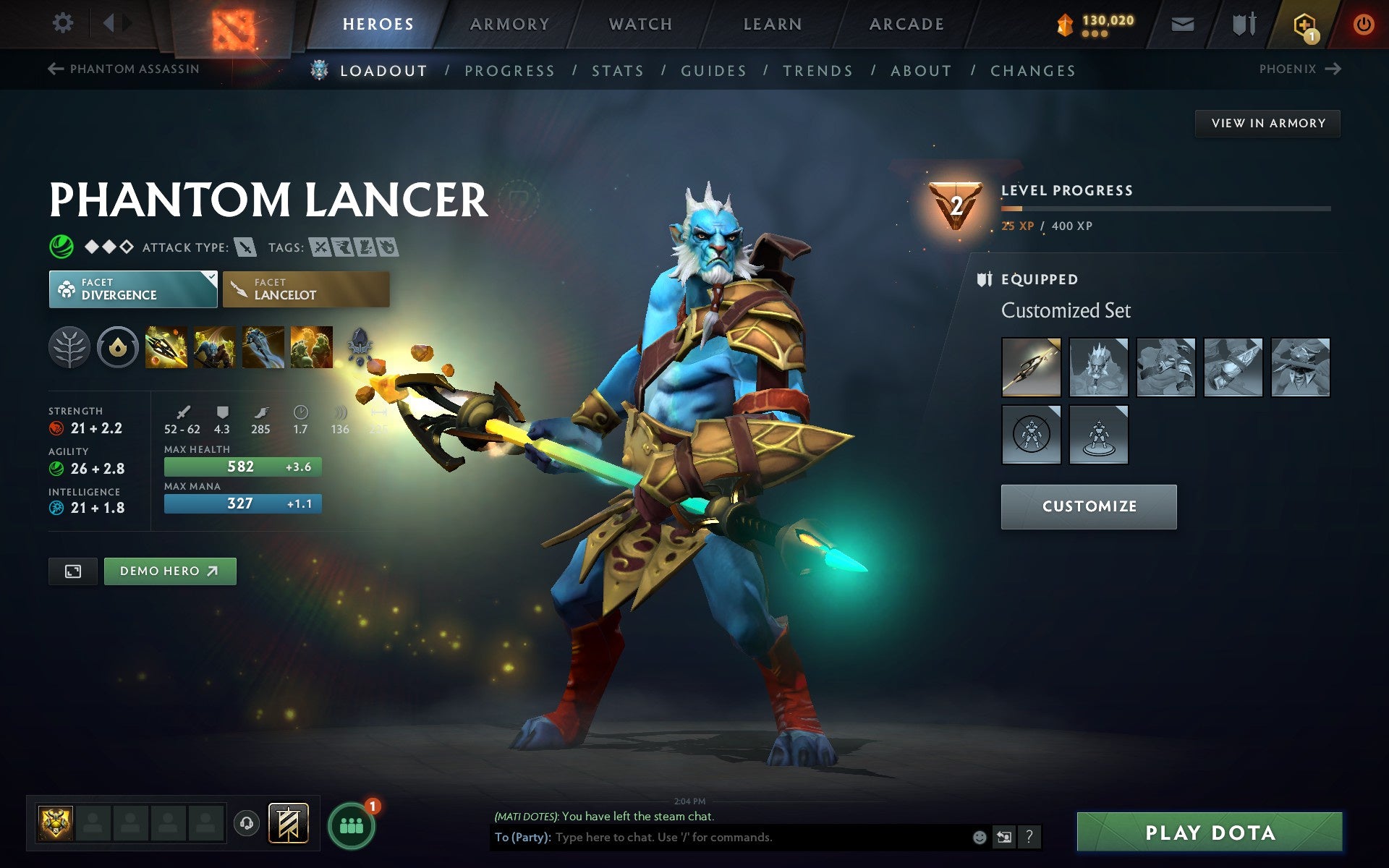Select the golden lance weapon thumbnail
The height and width of the screenshot is (868, 1389).
pos(1030,367)
